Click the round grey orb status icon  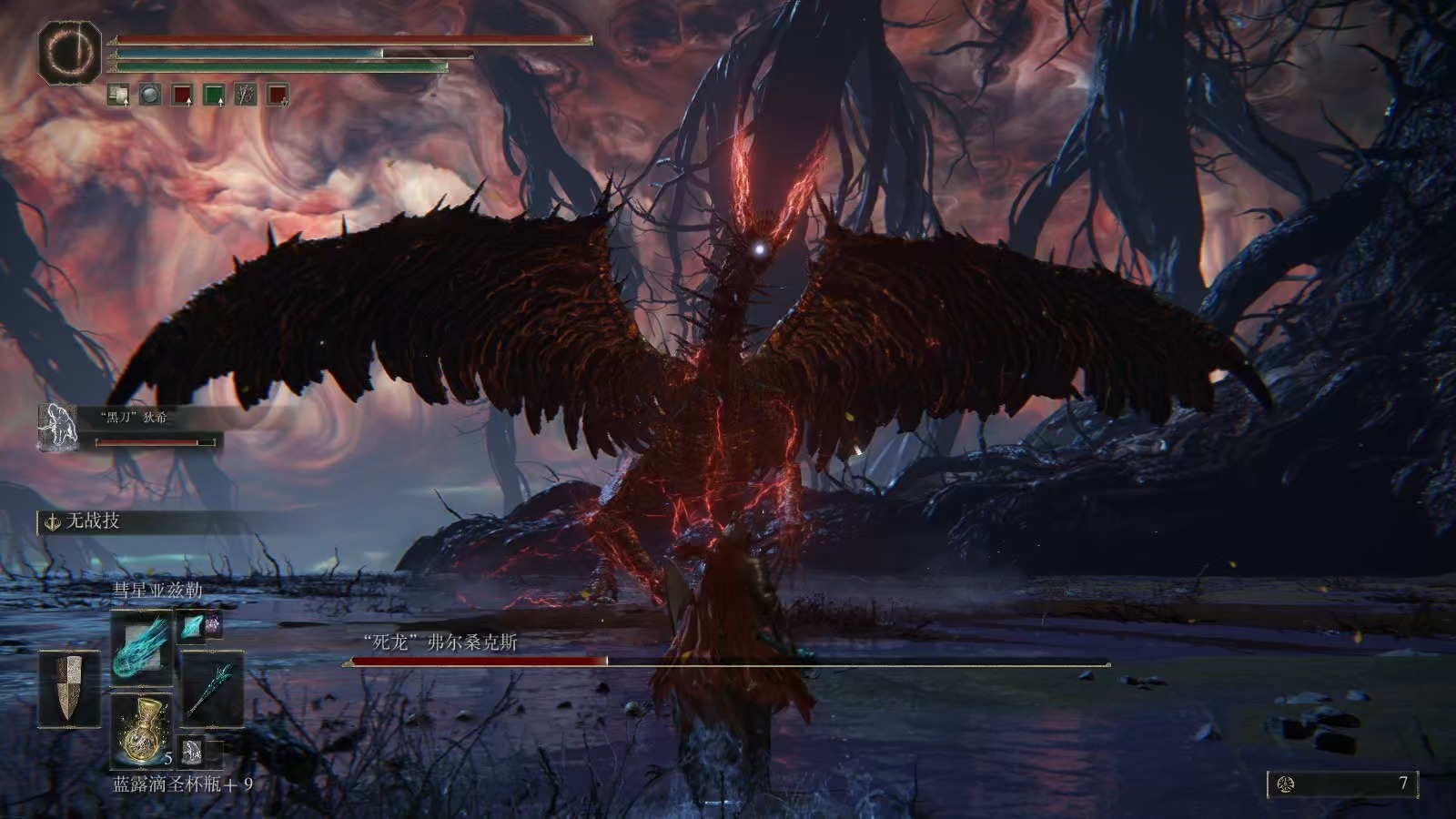(x=150, y=94)
